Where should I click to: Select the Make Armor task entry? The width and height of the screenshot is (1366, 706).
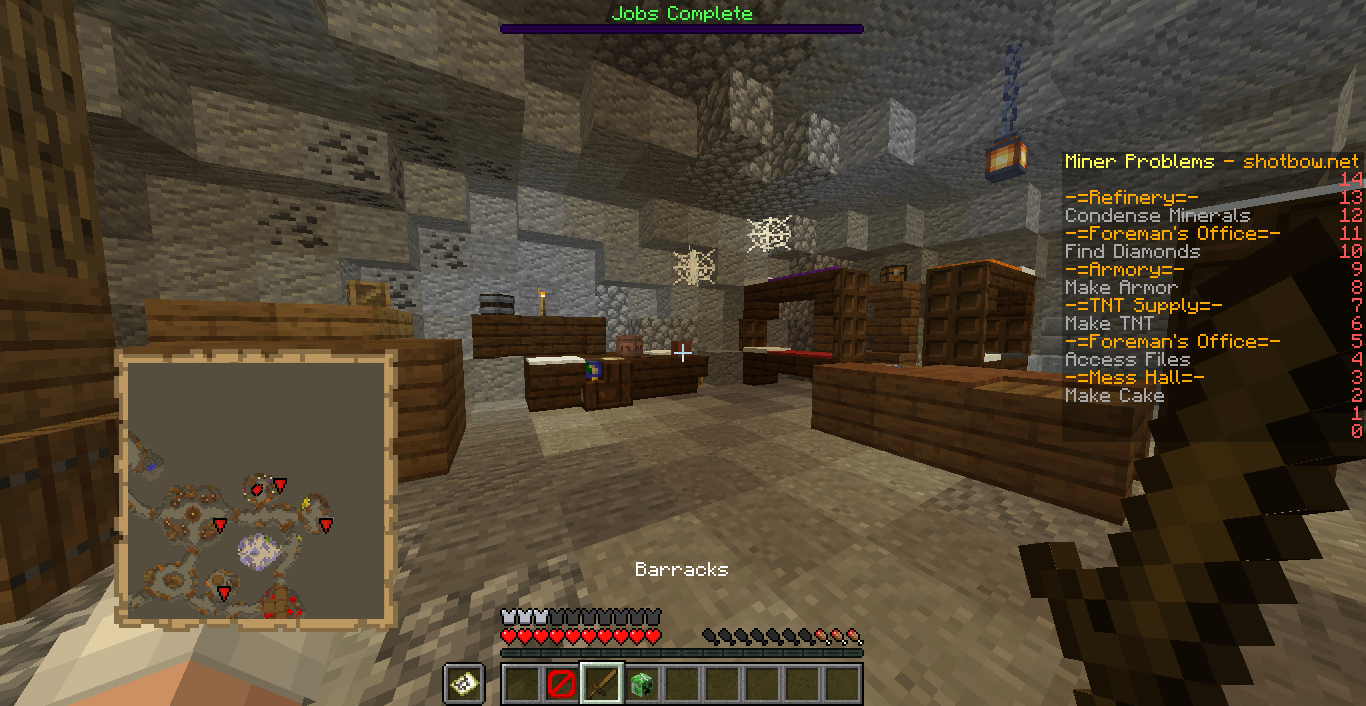pyautogui.click(x=1121, y=288)
